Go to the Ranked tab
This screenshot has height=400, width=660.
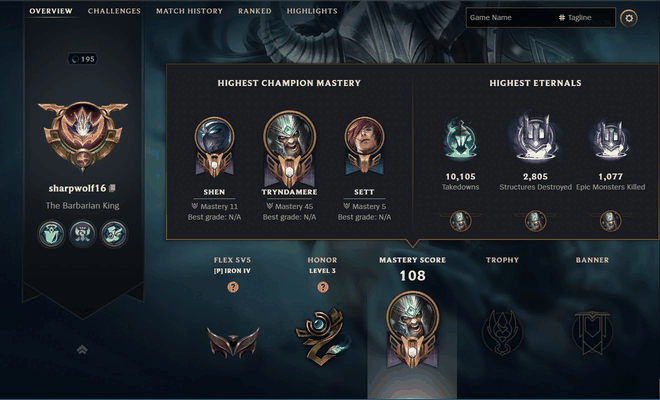pyautogui.click(x=255, y=11)
